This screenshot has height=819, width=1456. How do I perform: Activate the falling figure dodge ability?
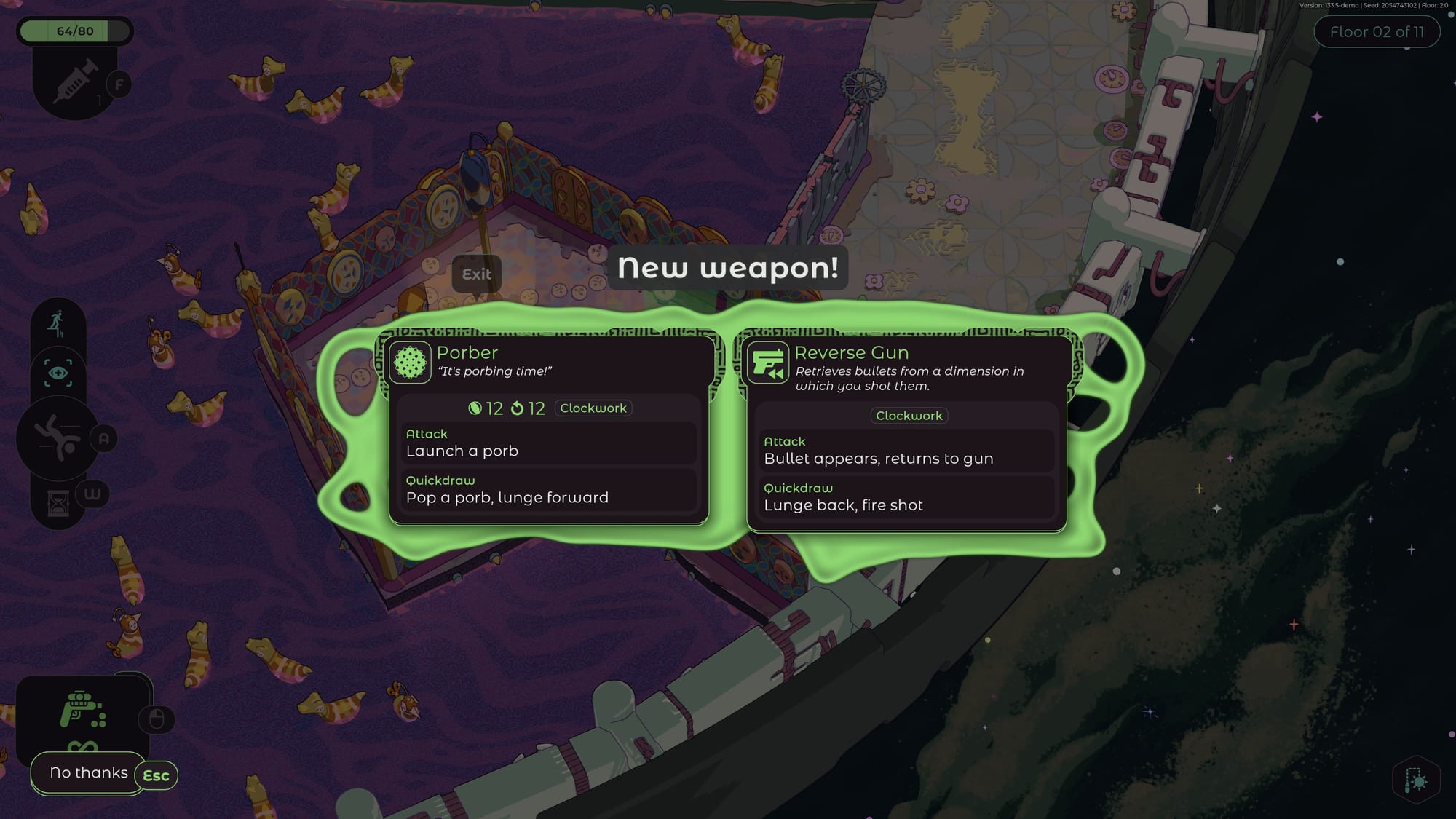[x=58, y=438]
